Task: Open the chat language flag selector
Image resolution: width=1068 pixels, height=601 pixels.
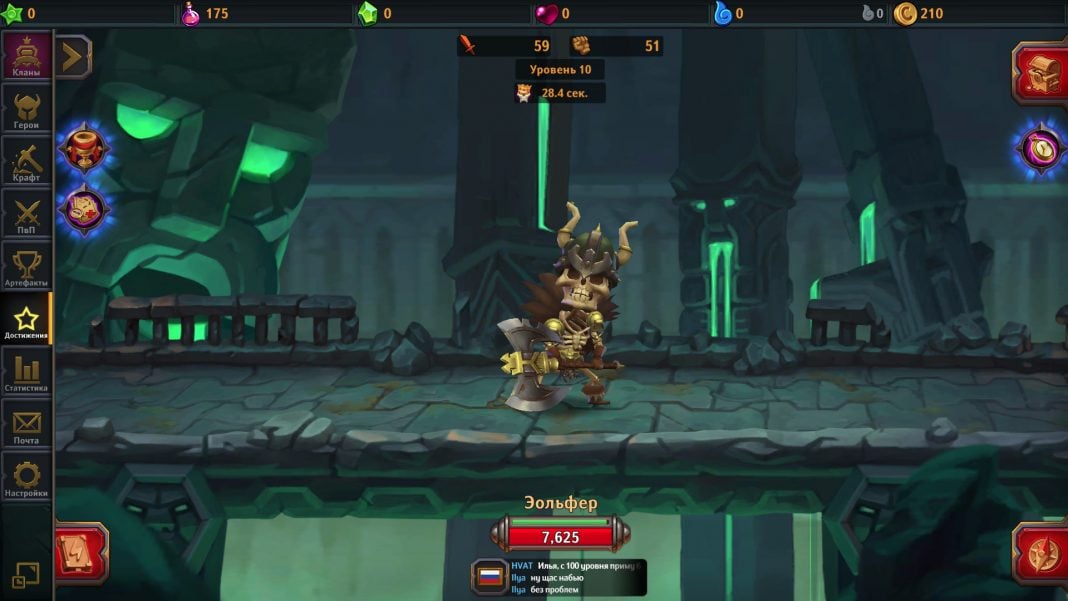Action: (490, 577)
